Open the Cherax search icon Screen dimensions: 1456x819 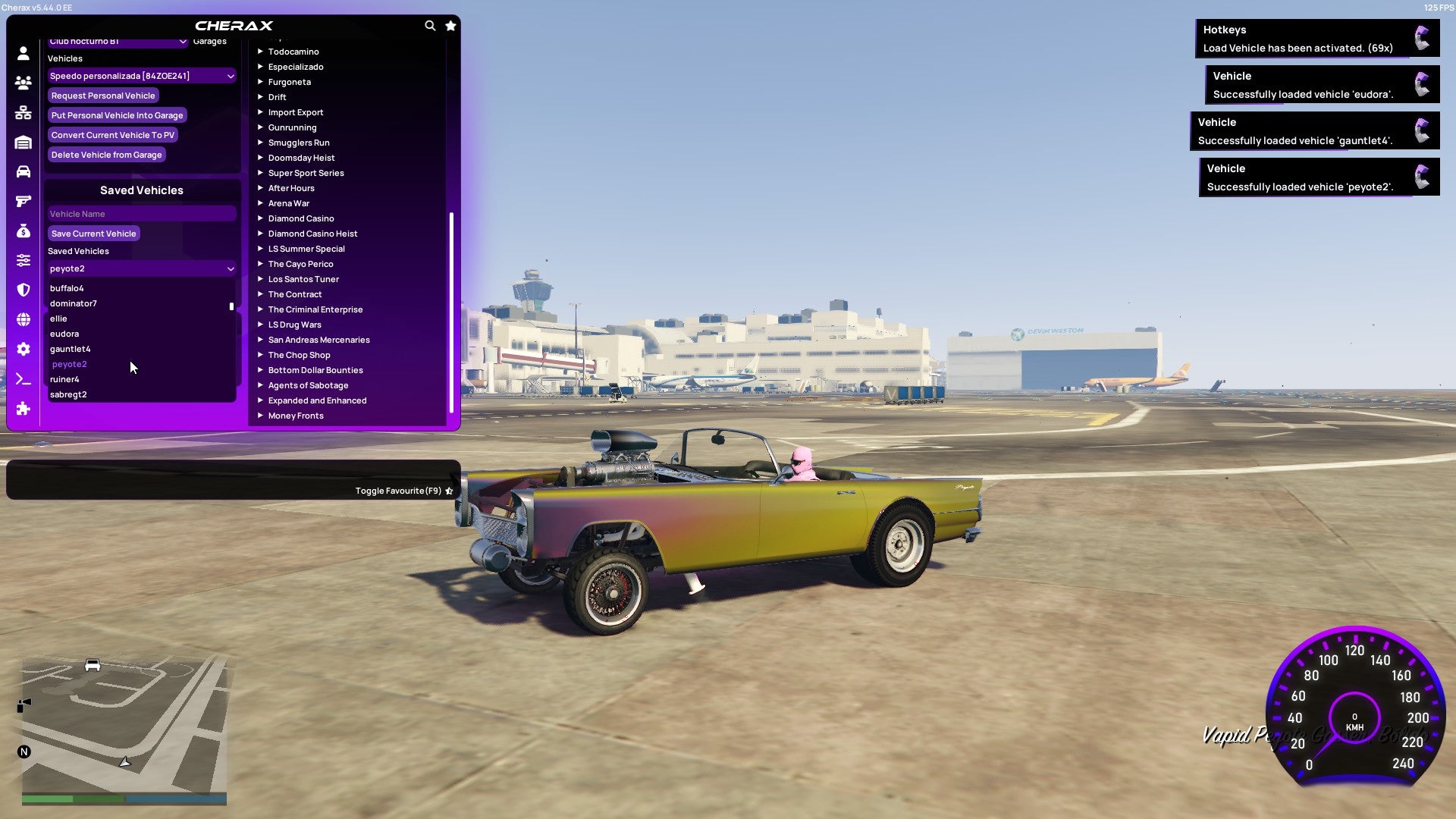pos(430,25)
